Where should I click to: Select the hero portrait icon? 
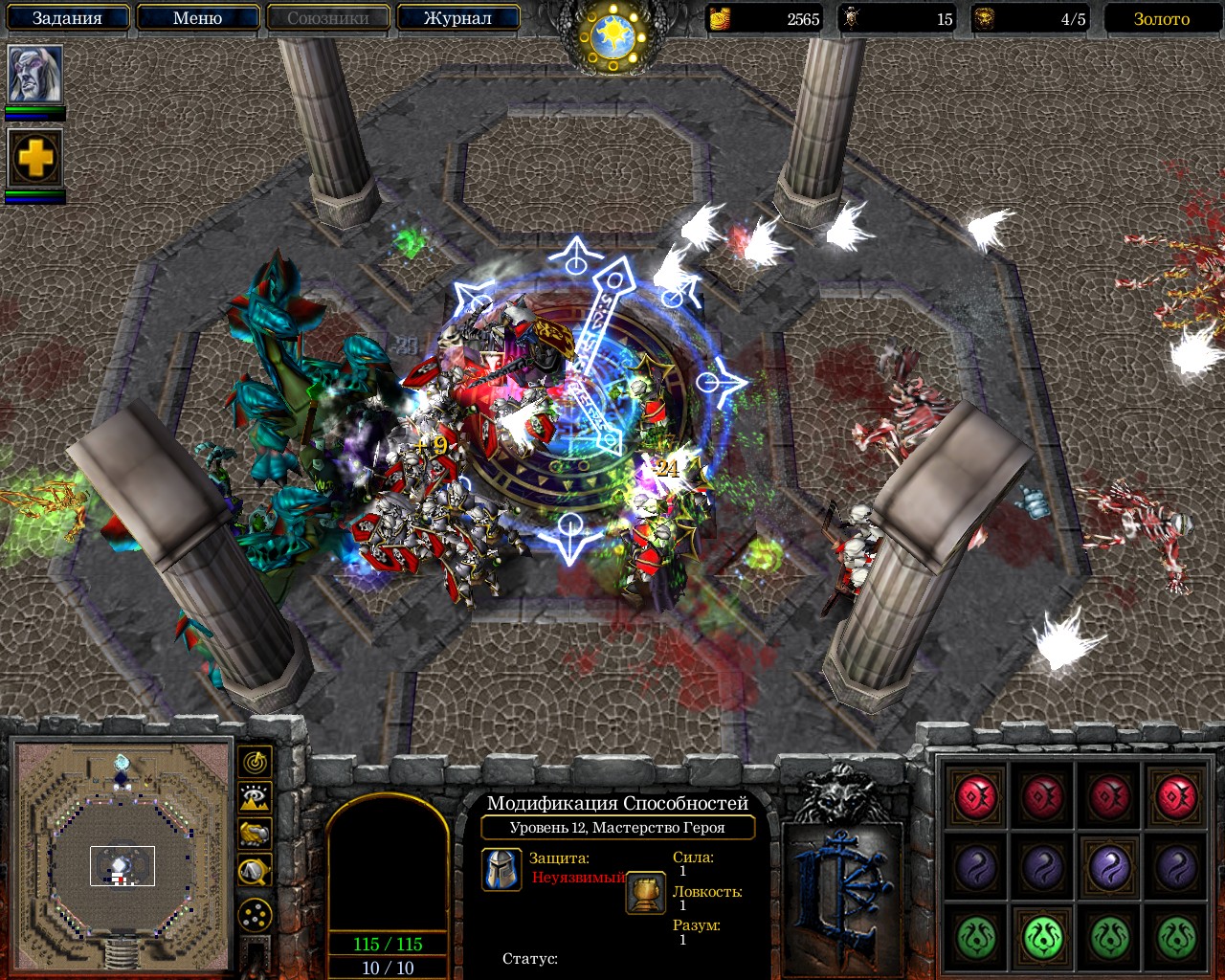[x=35, y=74]
